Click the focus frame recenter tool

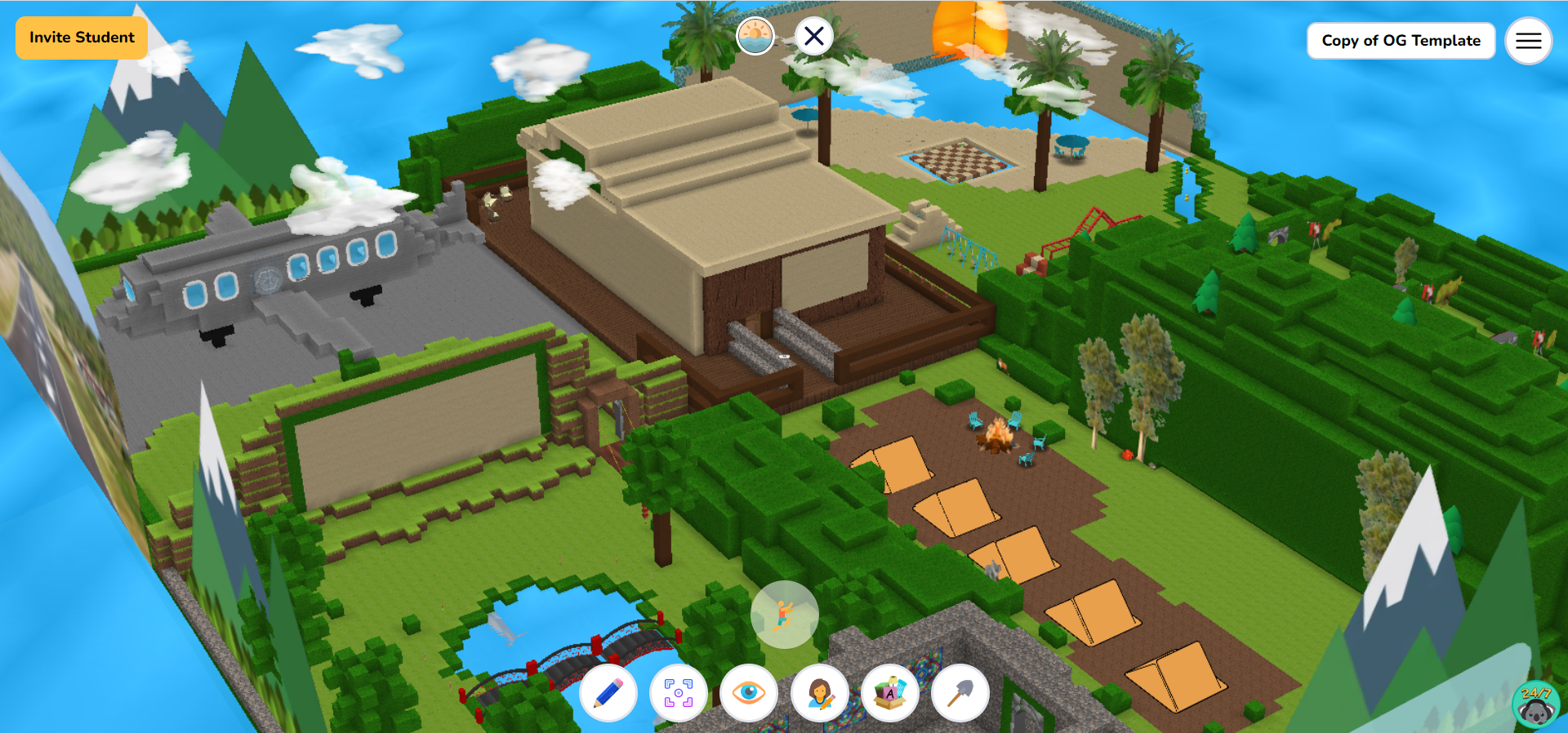(679, 693)
